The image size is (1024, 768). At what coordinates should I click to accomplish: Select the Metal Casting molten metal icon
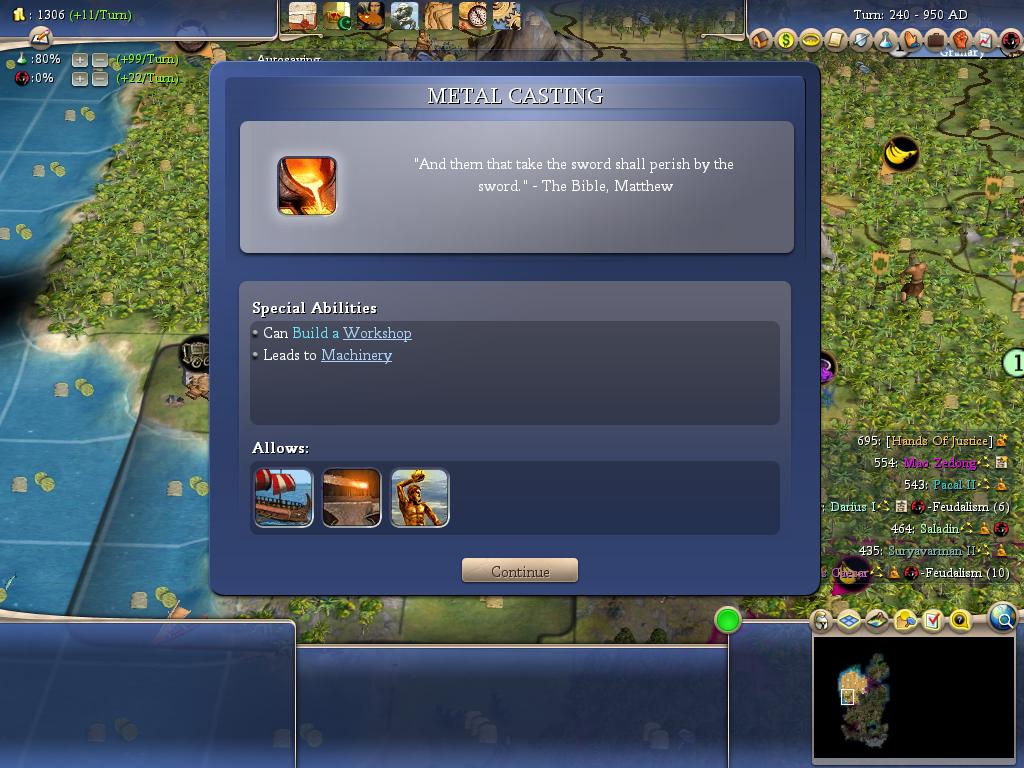[x=307, y=186]
